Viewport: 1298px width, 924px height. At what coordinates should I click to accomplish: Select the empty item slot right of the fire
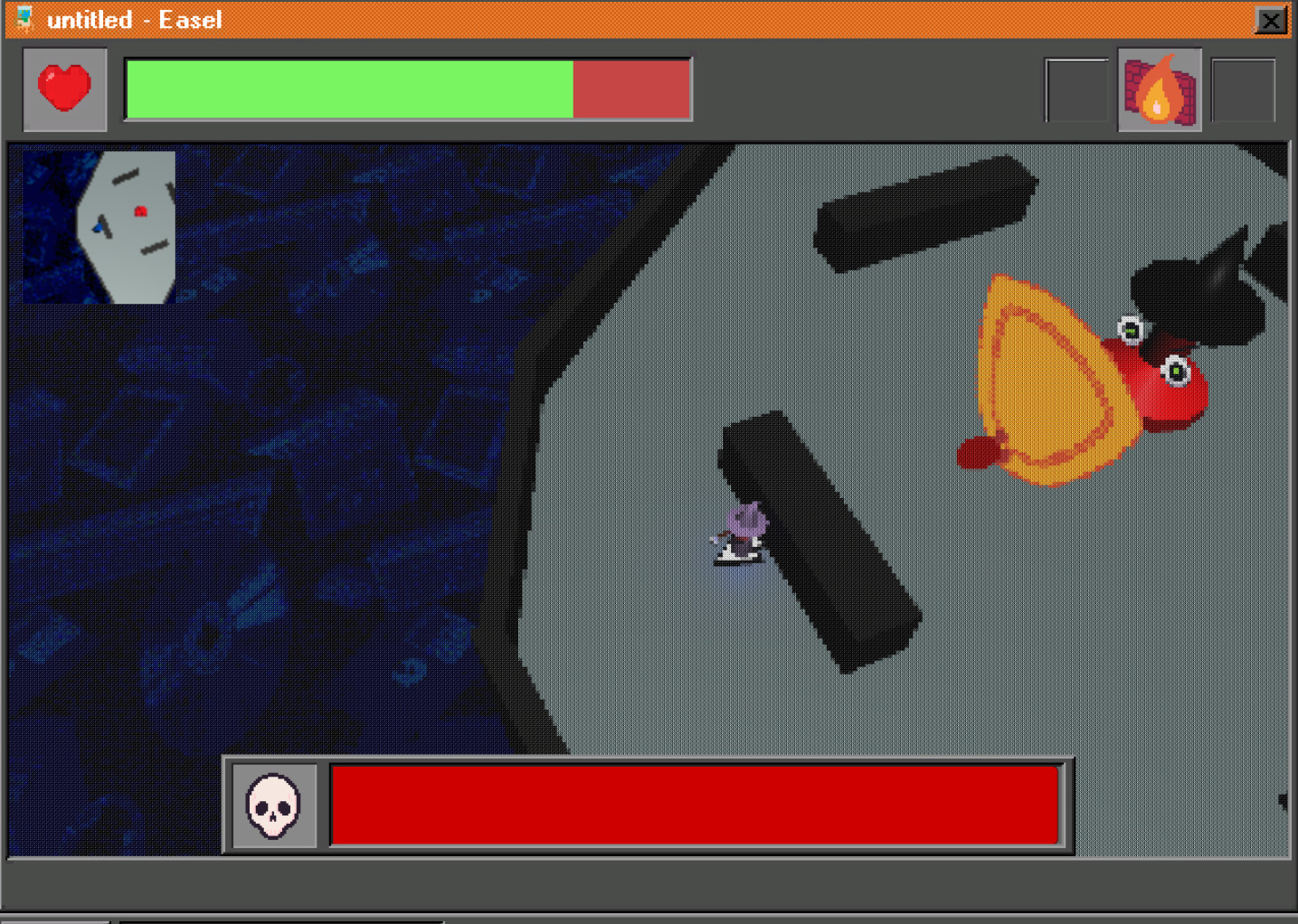1241,90
